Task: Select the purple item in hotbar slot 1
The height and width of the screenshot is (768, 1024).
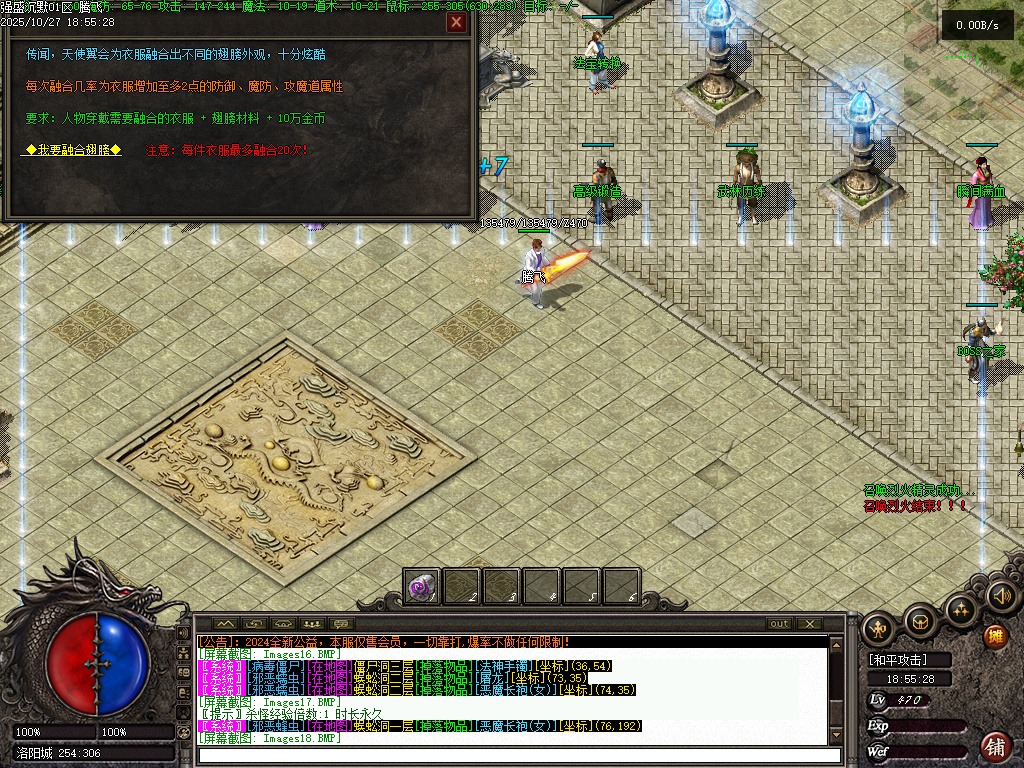Action: coord(422,587)
